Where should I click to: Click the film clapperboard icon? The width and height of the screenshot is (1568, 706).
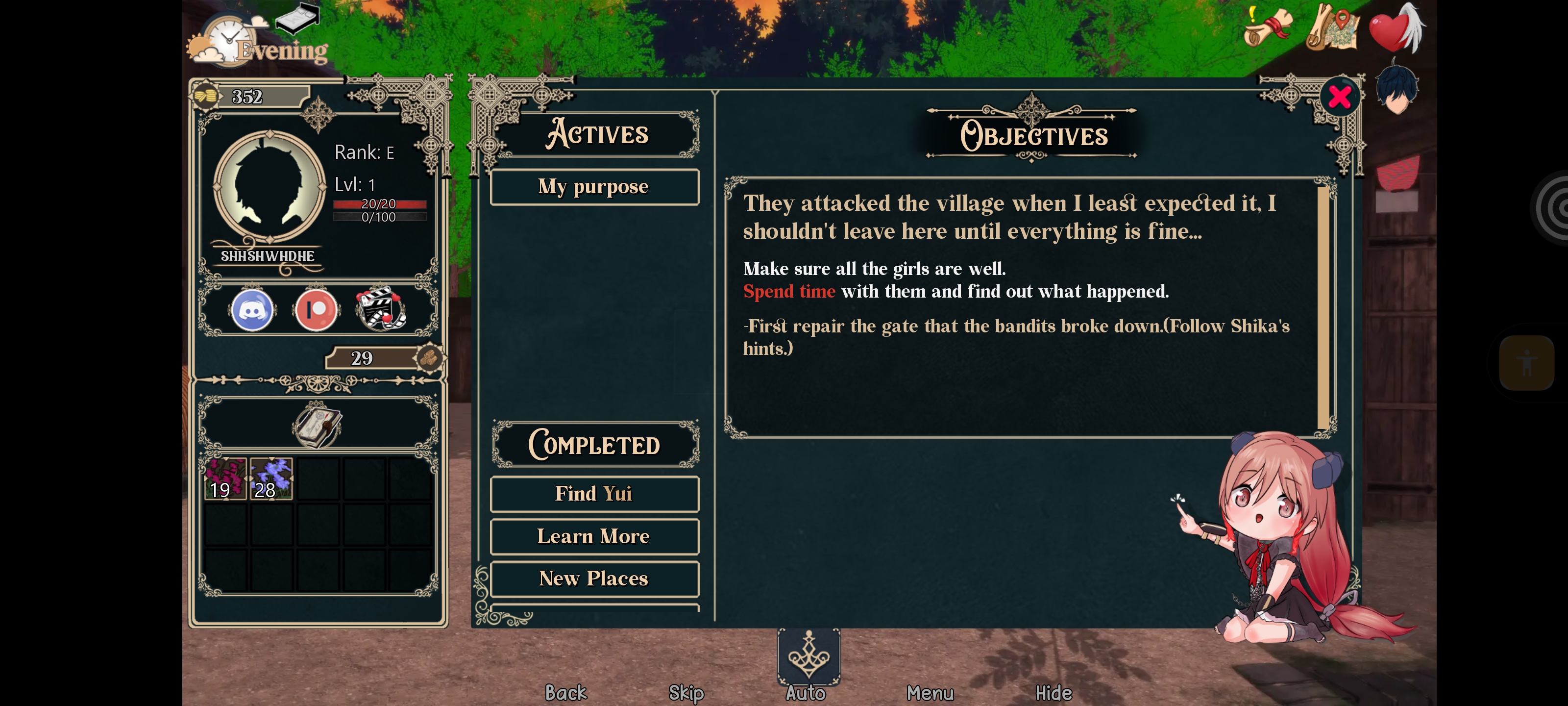[380, 309]
